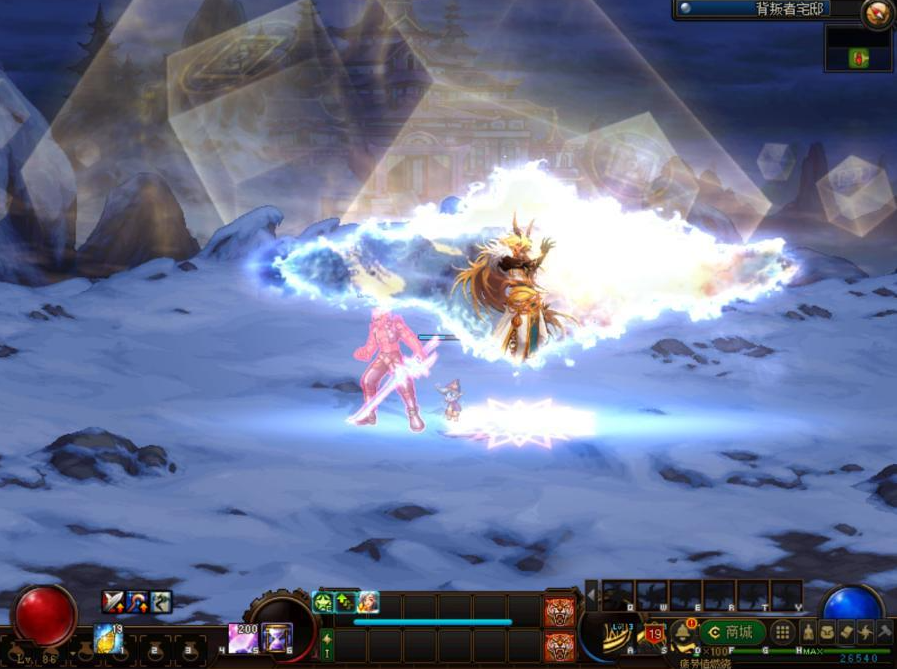Open the red calendar icon showing 19
This screenshot has width=897, height=669.
click(x=655, y=633)
